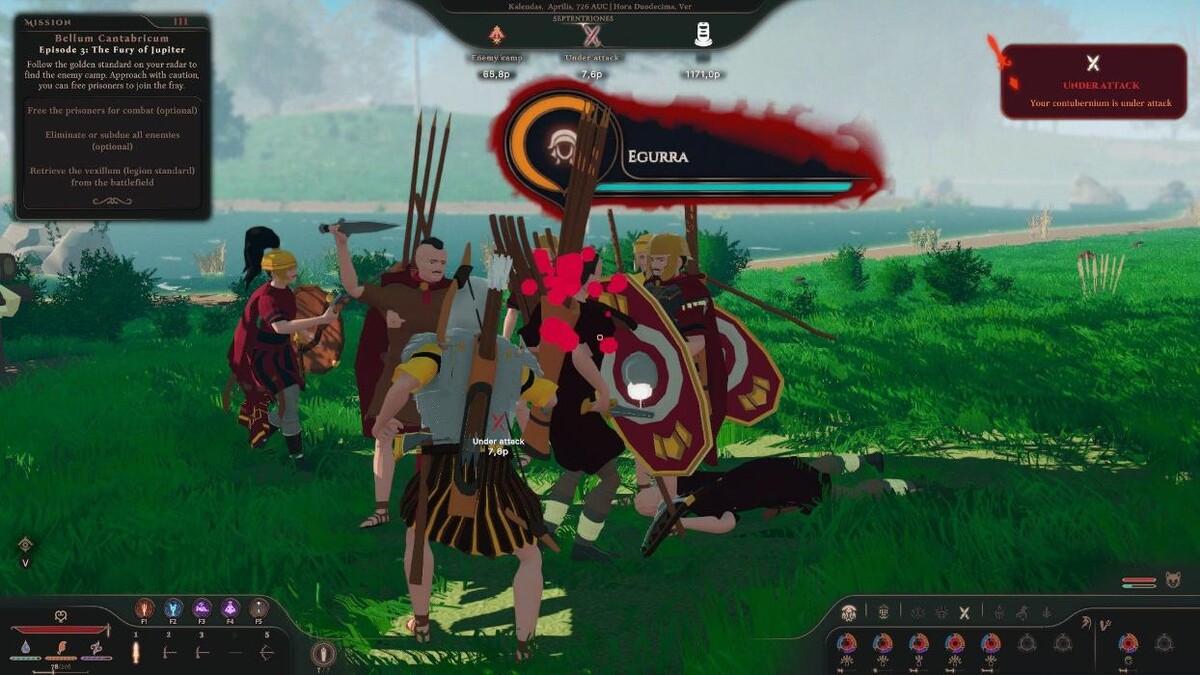The image size is (1200, 675).
Task: Select the horse rider command icon
Action: pos(1022,613)
